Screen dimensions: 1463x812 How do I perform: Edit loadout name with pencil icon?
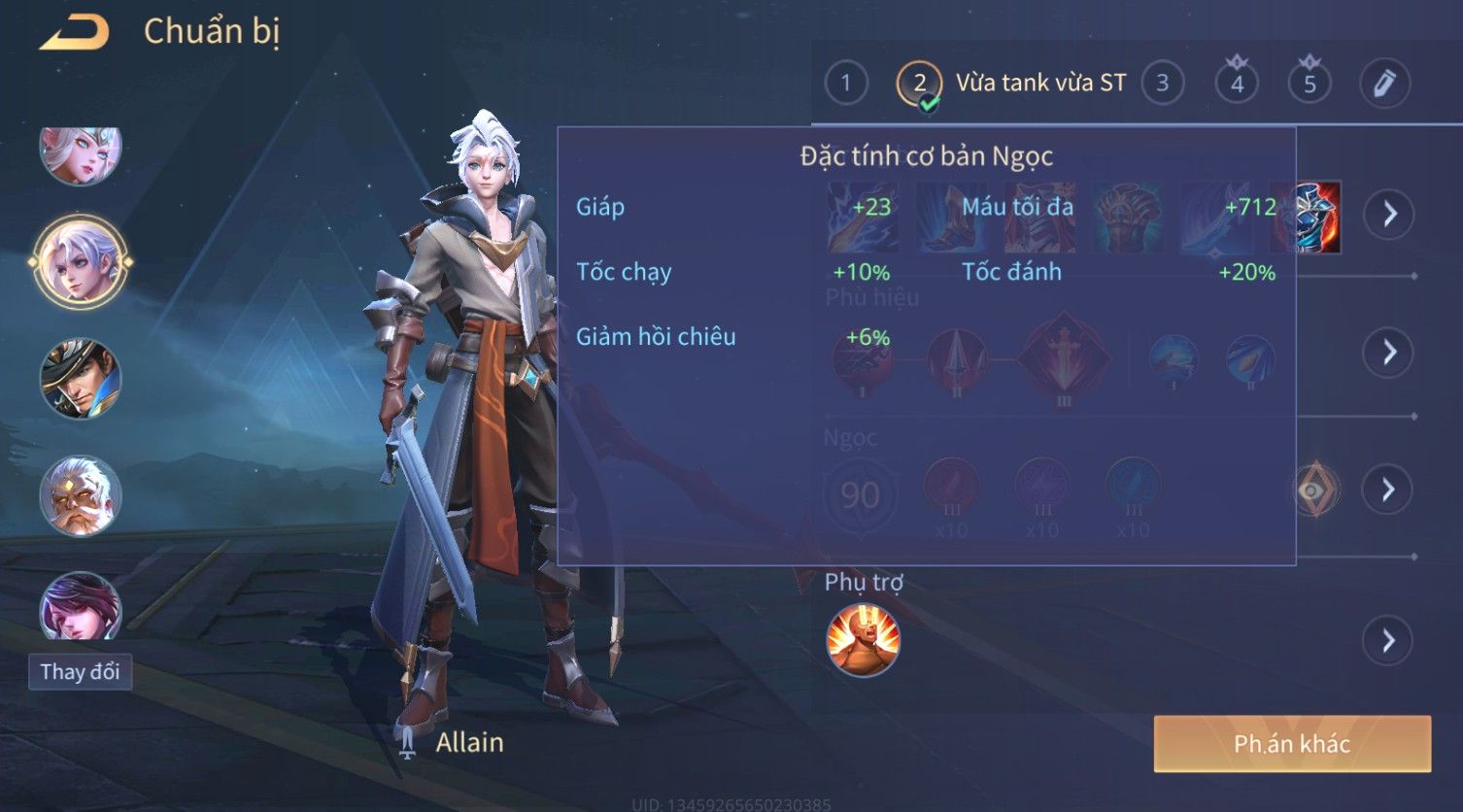1384,84
